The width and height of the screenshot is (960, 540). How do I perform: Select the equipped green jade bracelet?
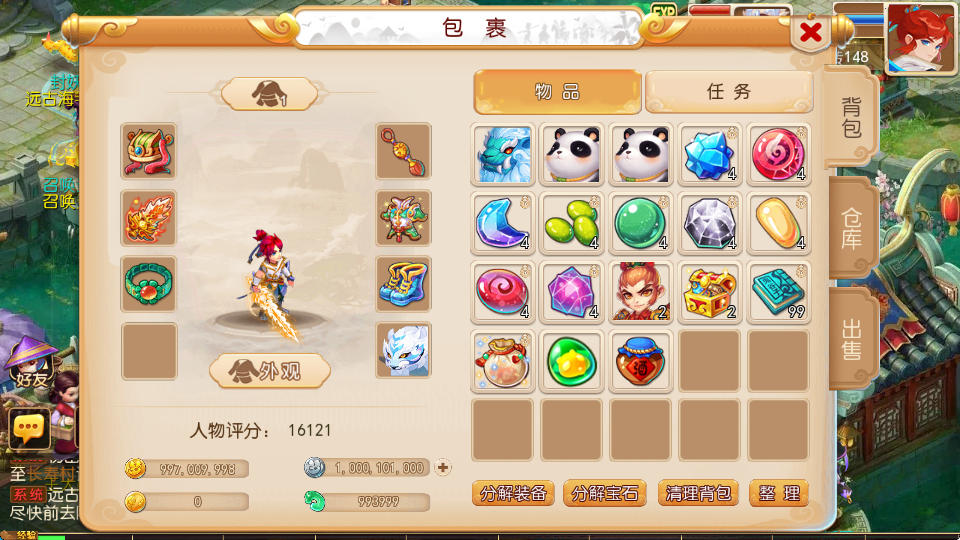[x=149, y=283]
